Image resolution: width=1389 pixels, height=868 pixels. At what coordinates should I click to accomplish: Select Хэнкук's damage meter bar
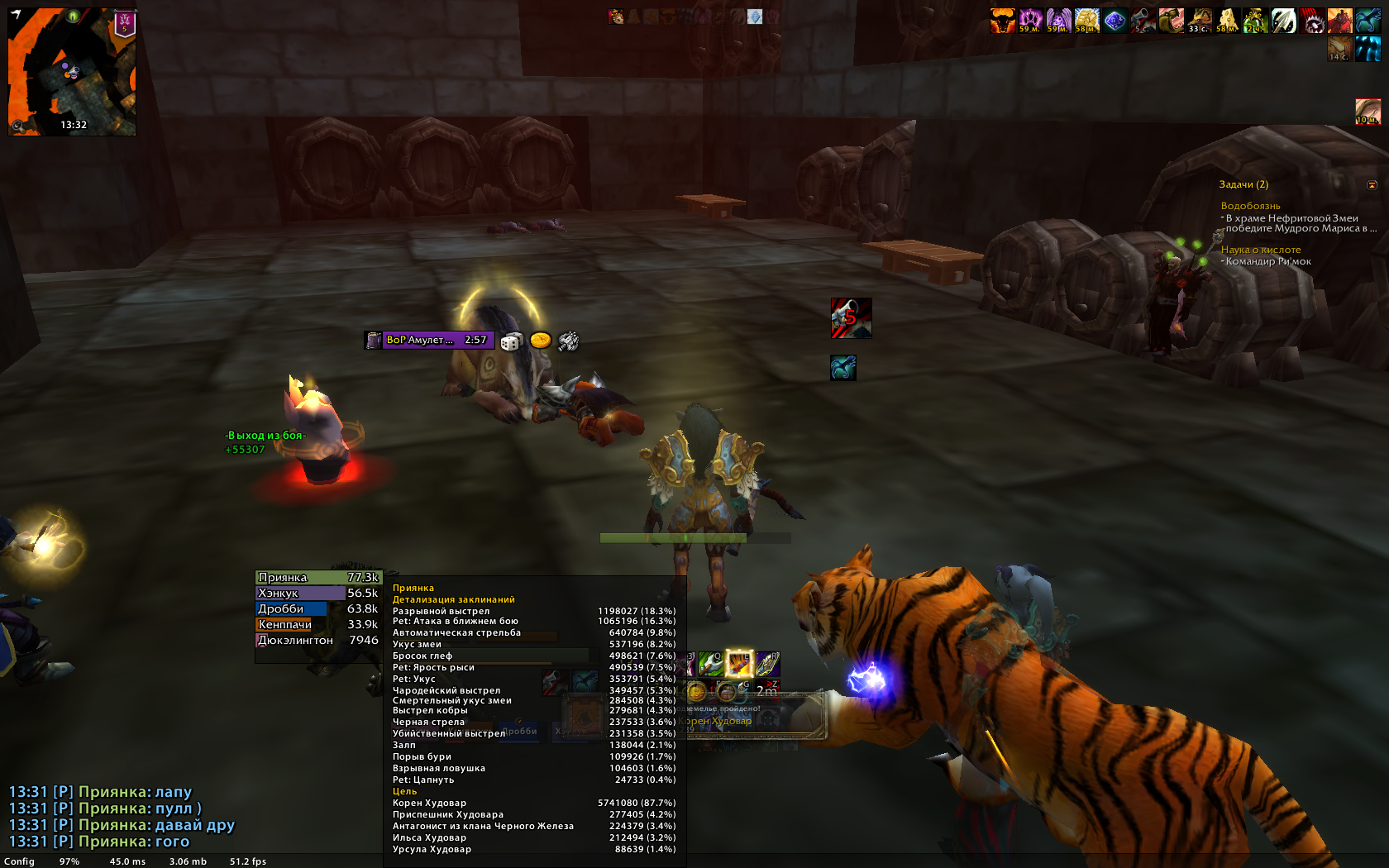[317, 594]
